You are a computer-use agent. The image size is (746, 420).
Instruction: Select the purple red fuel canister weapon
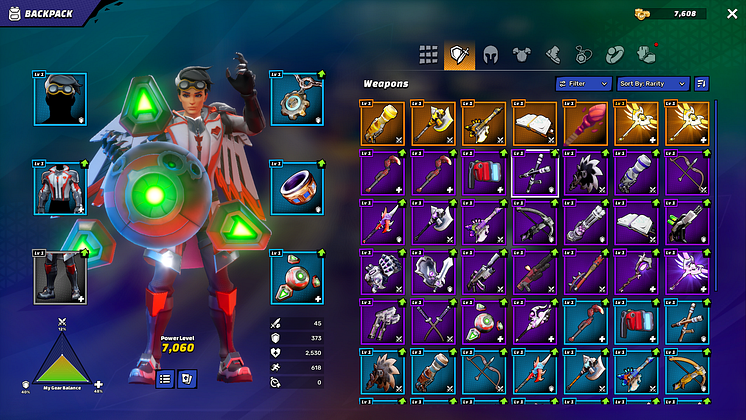coord(483,172)
